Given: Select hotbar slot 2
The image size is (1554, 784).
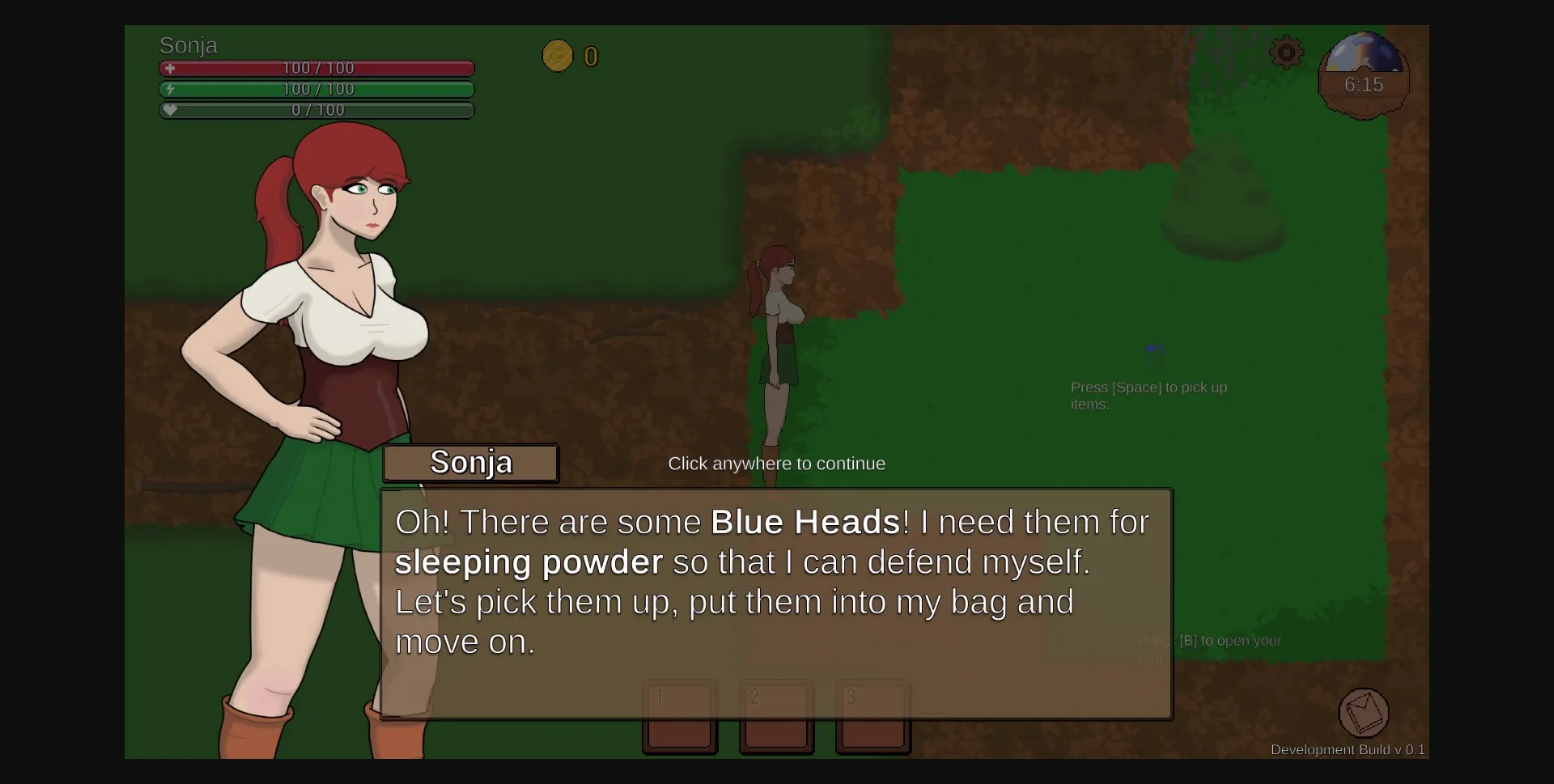Looking at the screenshot, I should point(776,717).
